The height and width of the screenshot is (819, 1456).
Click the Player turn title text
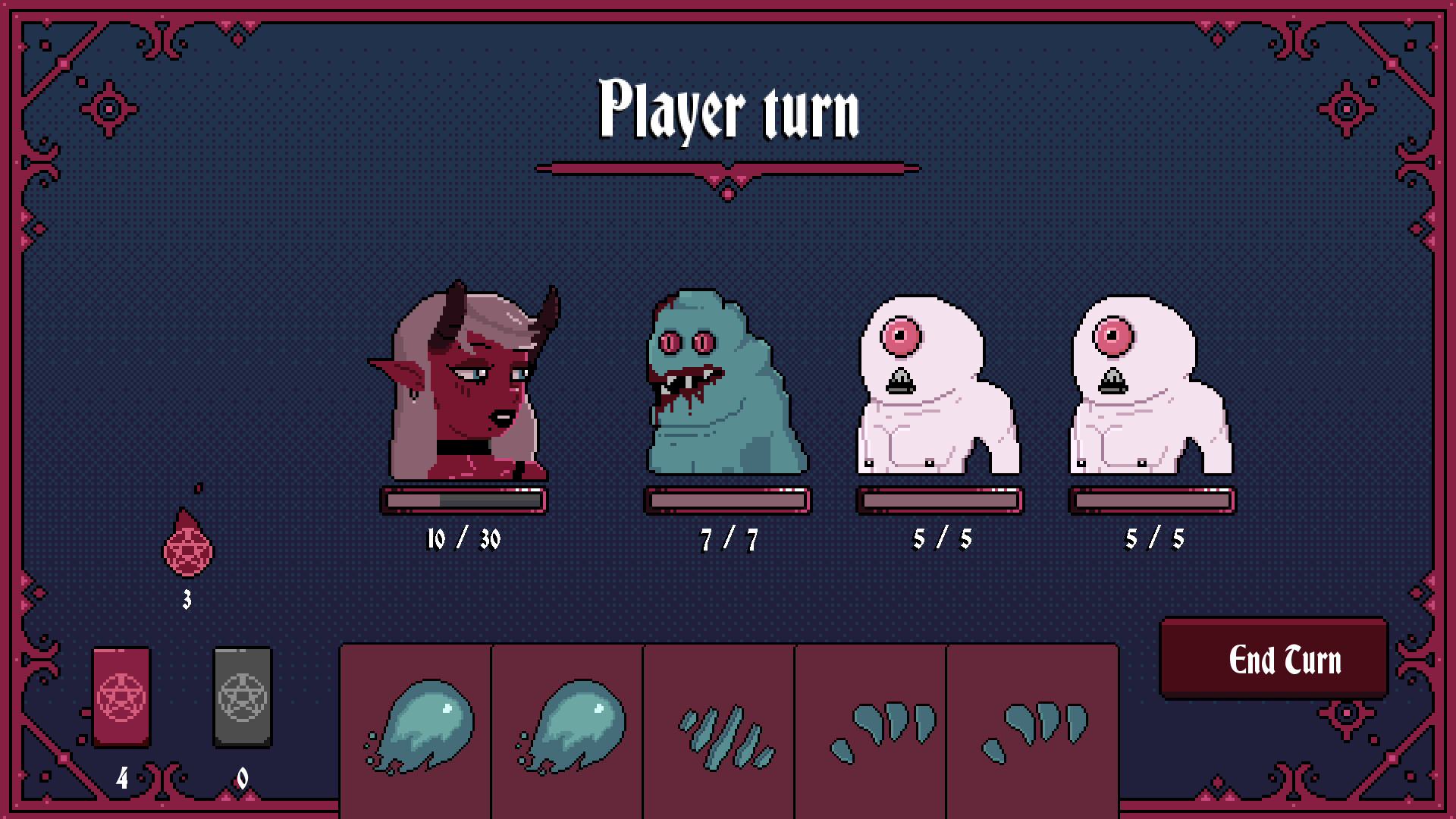[730, 110]
